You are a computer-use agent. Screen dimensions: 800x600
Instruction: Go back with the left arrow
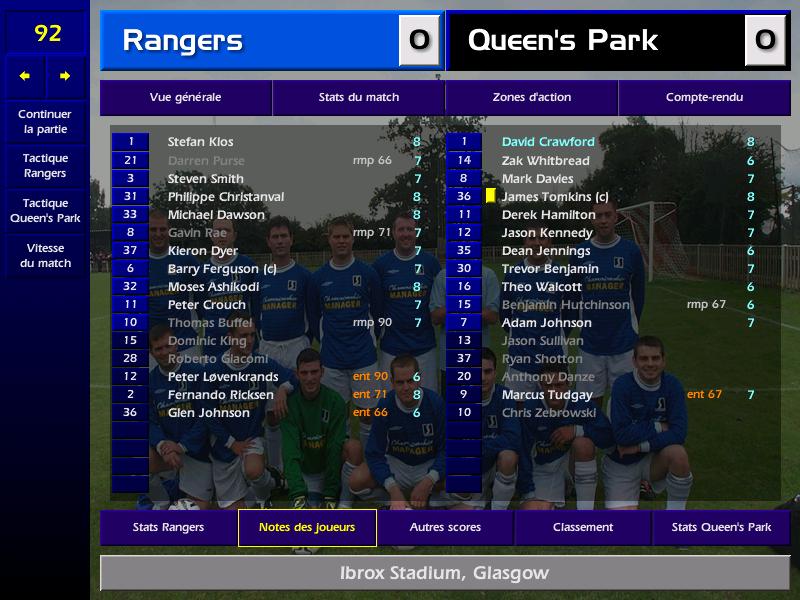click(25, 76)
